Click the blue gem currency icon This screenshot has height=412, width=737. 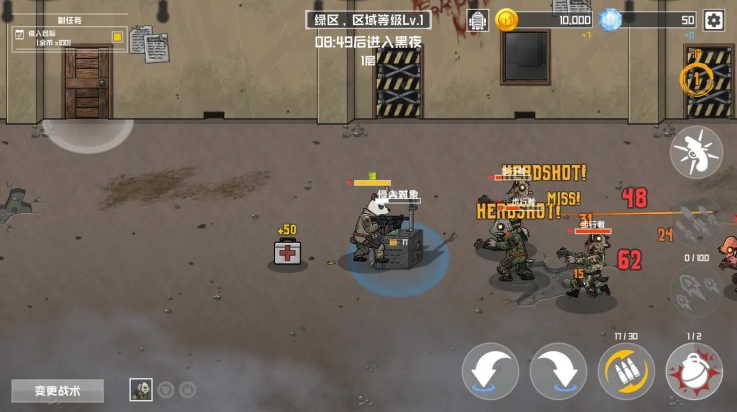(x=610, y=20)
